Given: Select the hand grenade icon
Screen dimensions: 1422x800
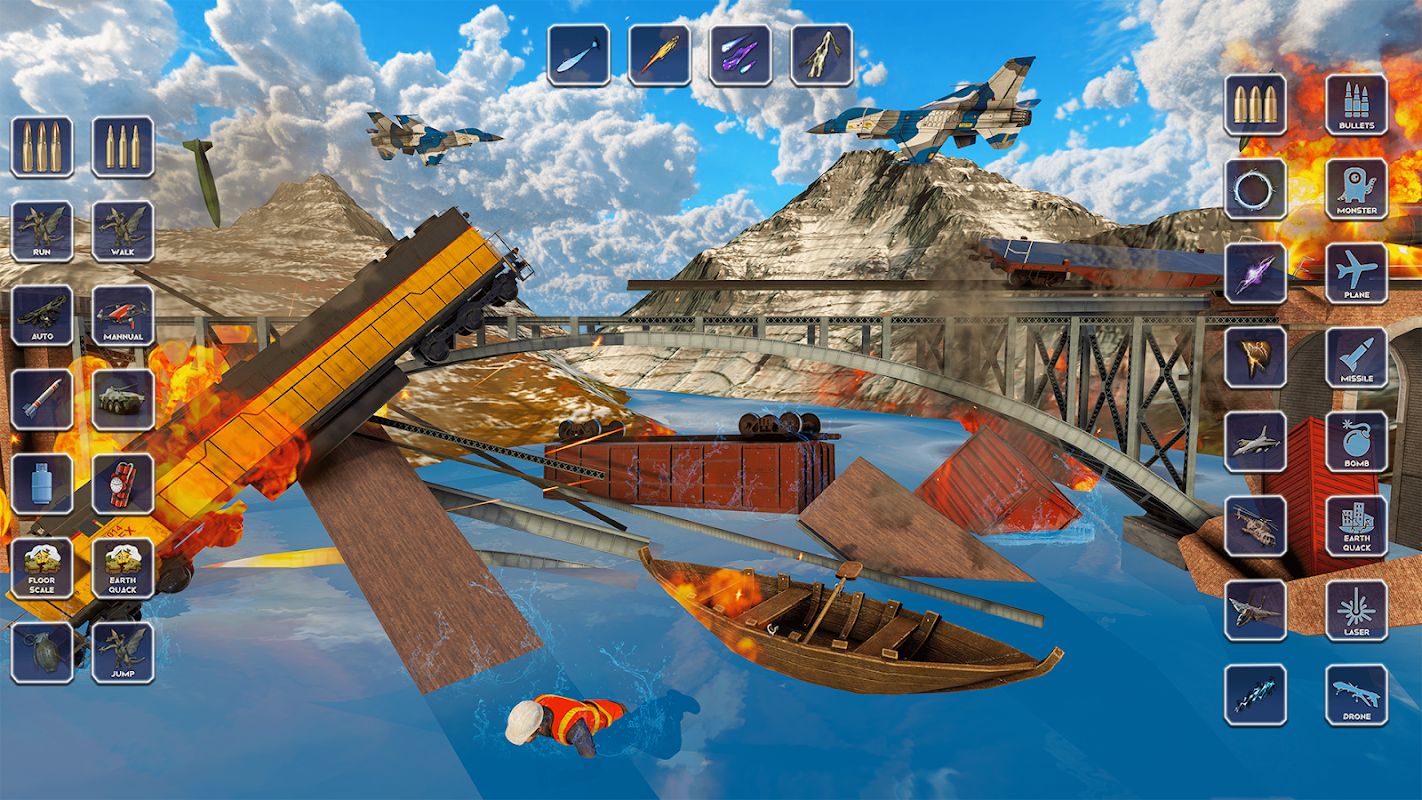Looking at the screenshot, I should (42, 652).
